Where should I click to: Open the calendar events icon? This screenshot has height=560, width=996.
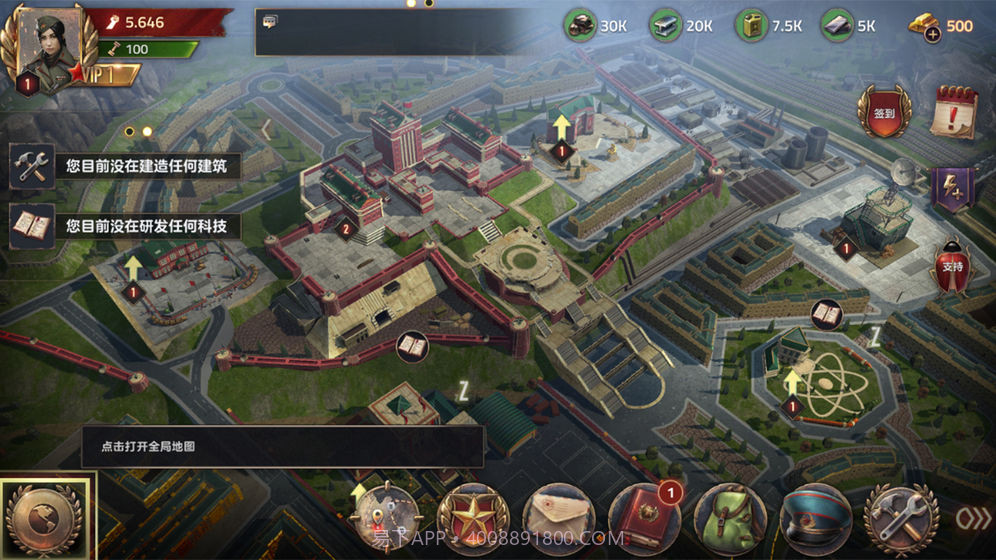point(954,111)
